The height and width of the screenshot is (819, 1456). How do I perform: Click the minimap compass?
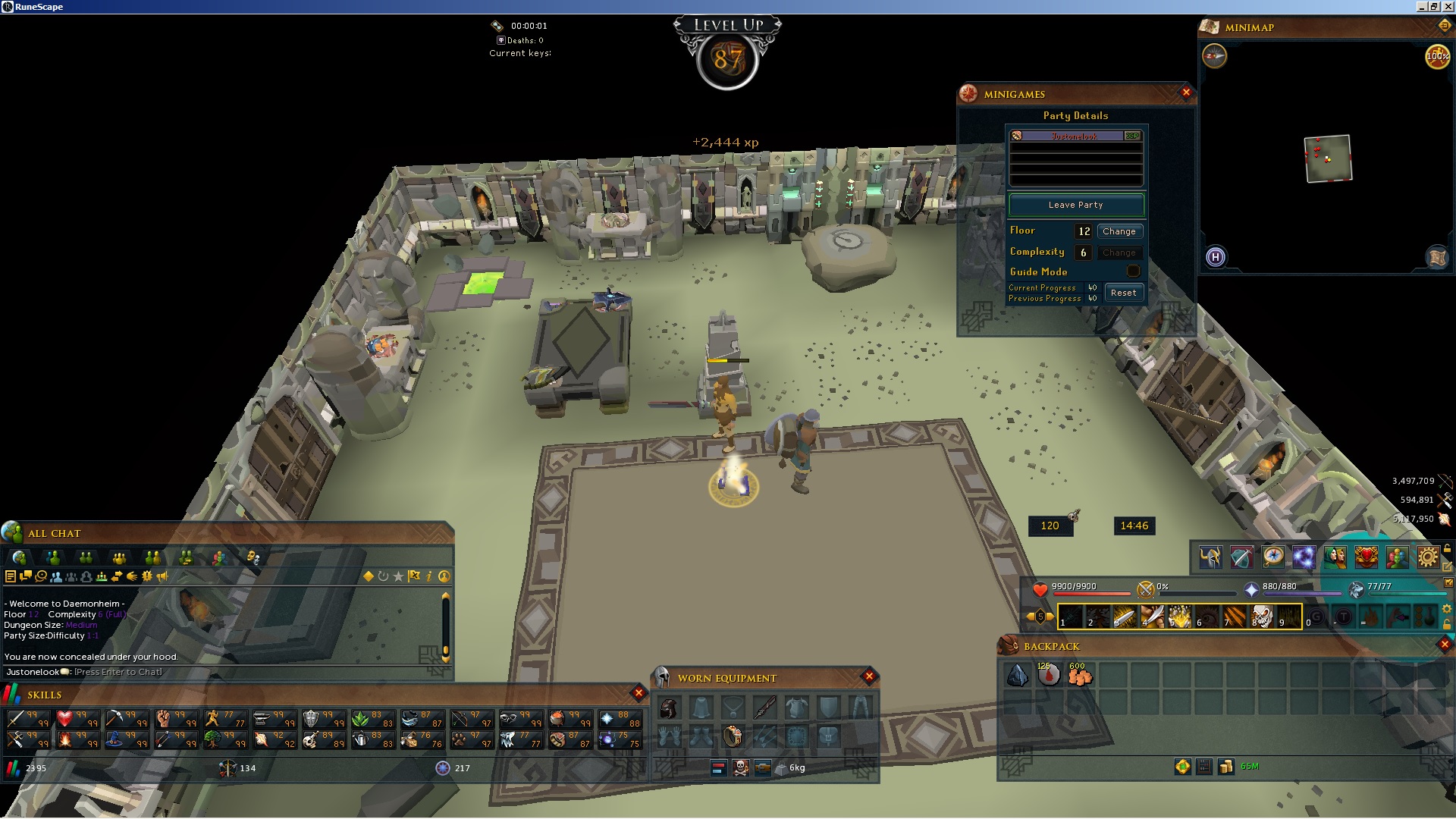(1214, 56)
